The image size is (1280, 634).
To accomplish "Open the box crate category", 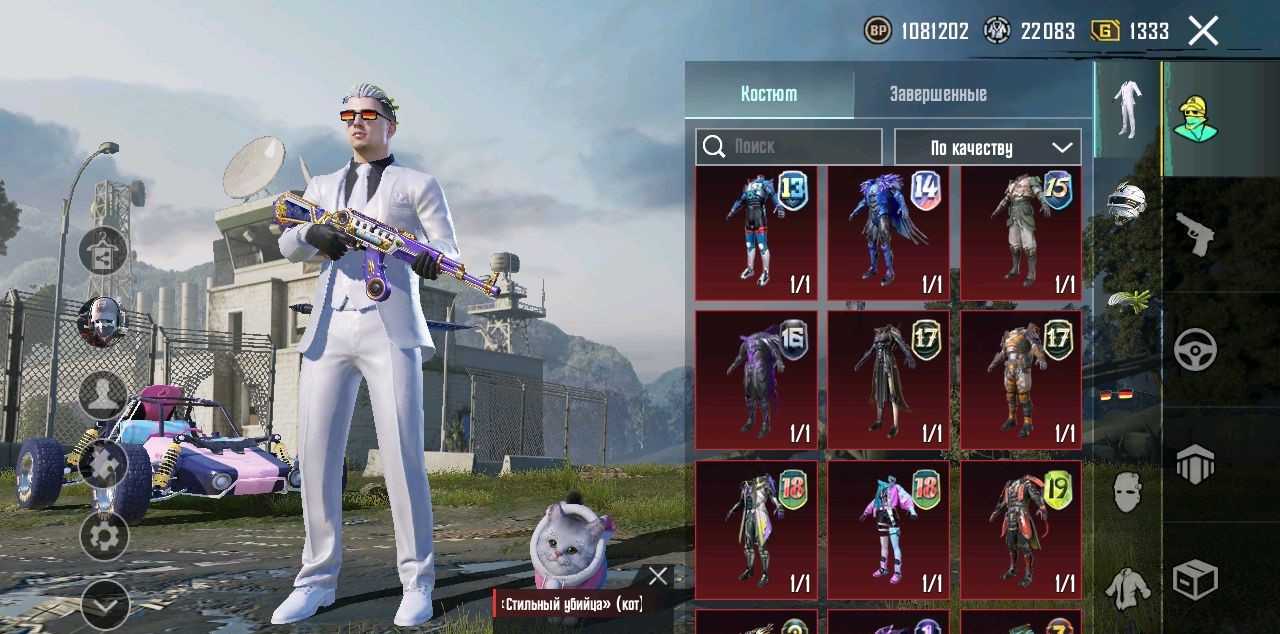I will [1195, 579].
